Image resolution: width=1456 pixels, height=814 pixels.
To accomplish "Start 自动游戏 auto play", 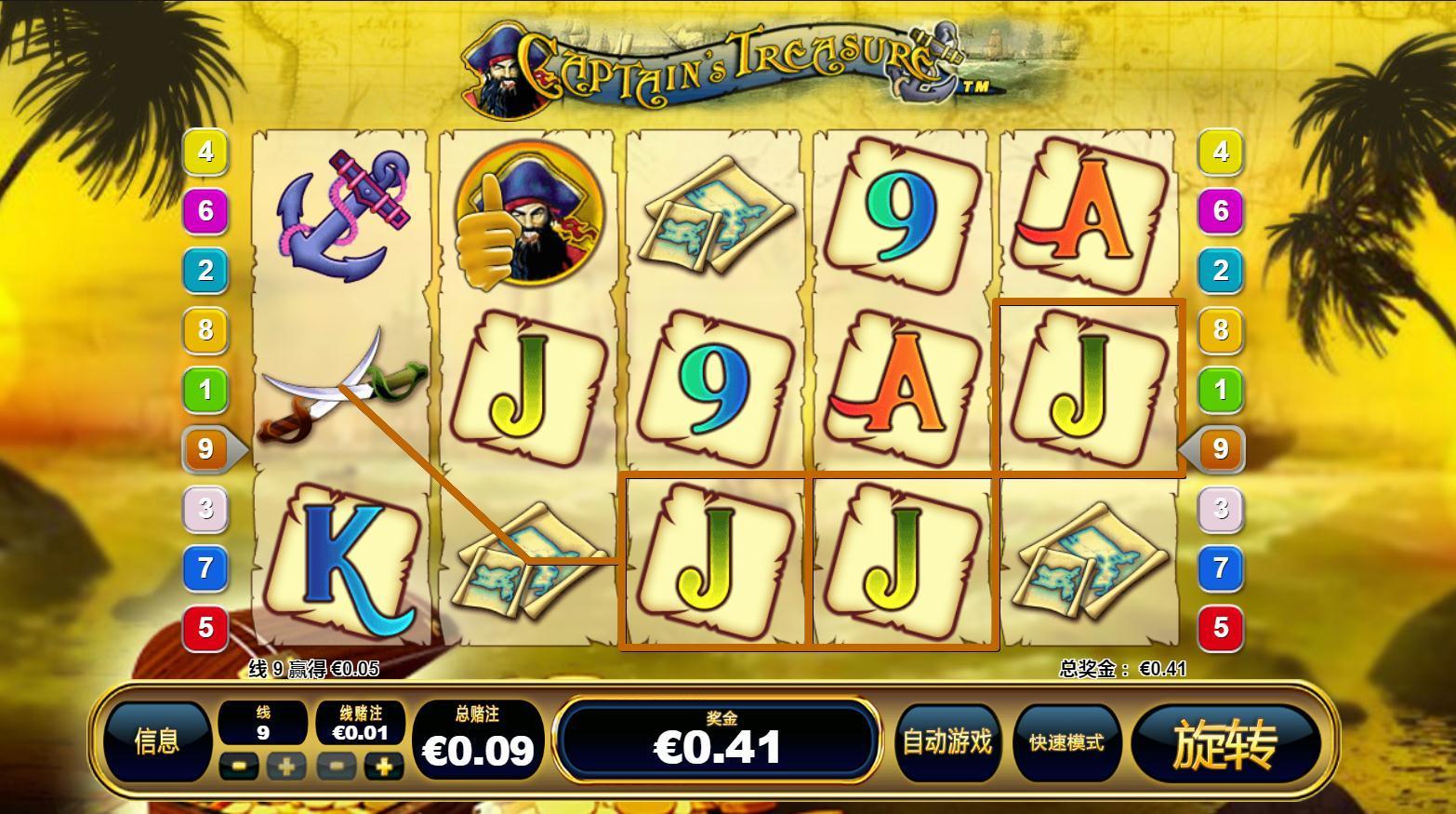I will tap(947, 742).
